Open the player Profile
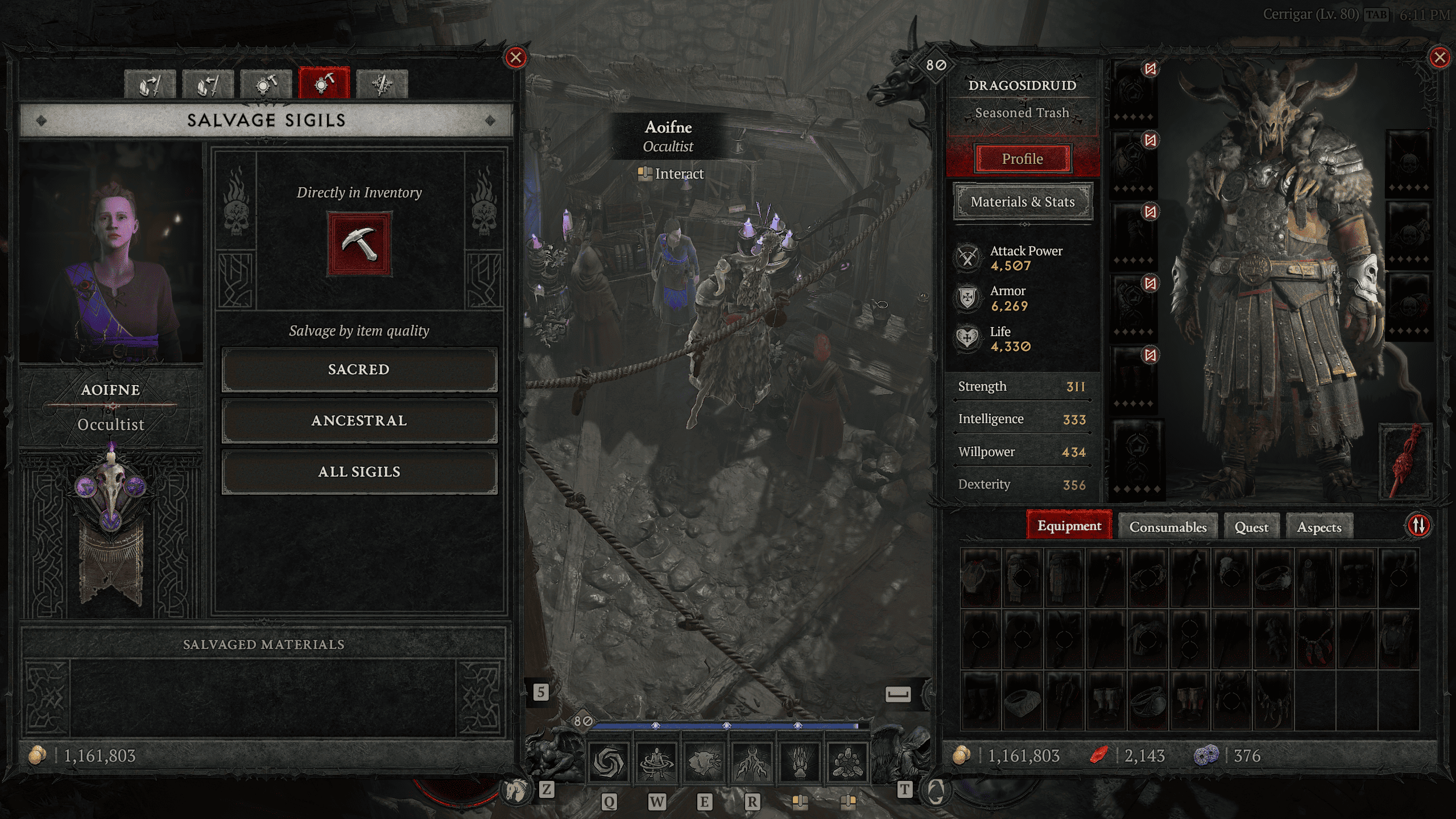Viewport: 1456px width, 819px height. pyautogui.click(x=1022, y=159)
